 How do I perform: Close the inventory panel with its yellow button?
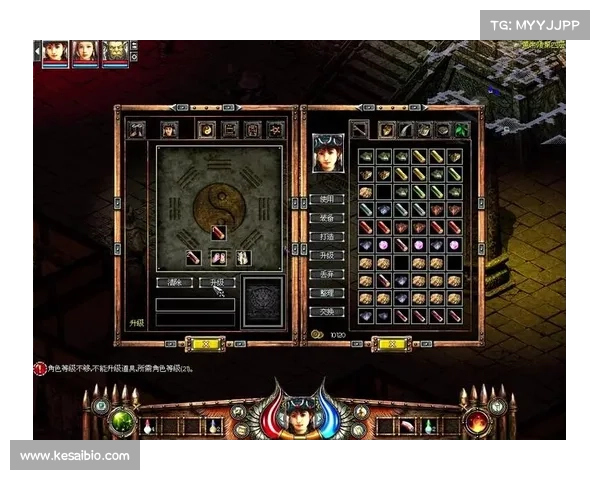(x=392, y=343)
